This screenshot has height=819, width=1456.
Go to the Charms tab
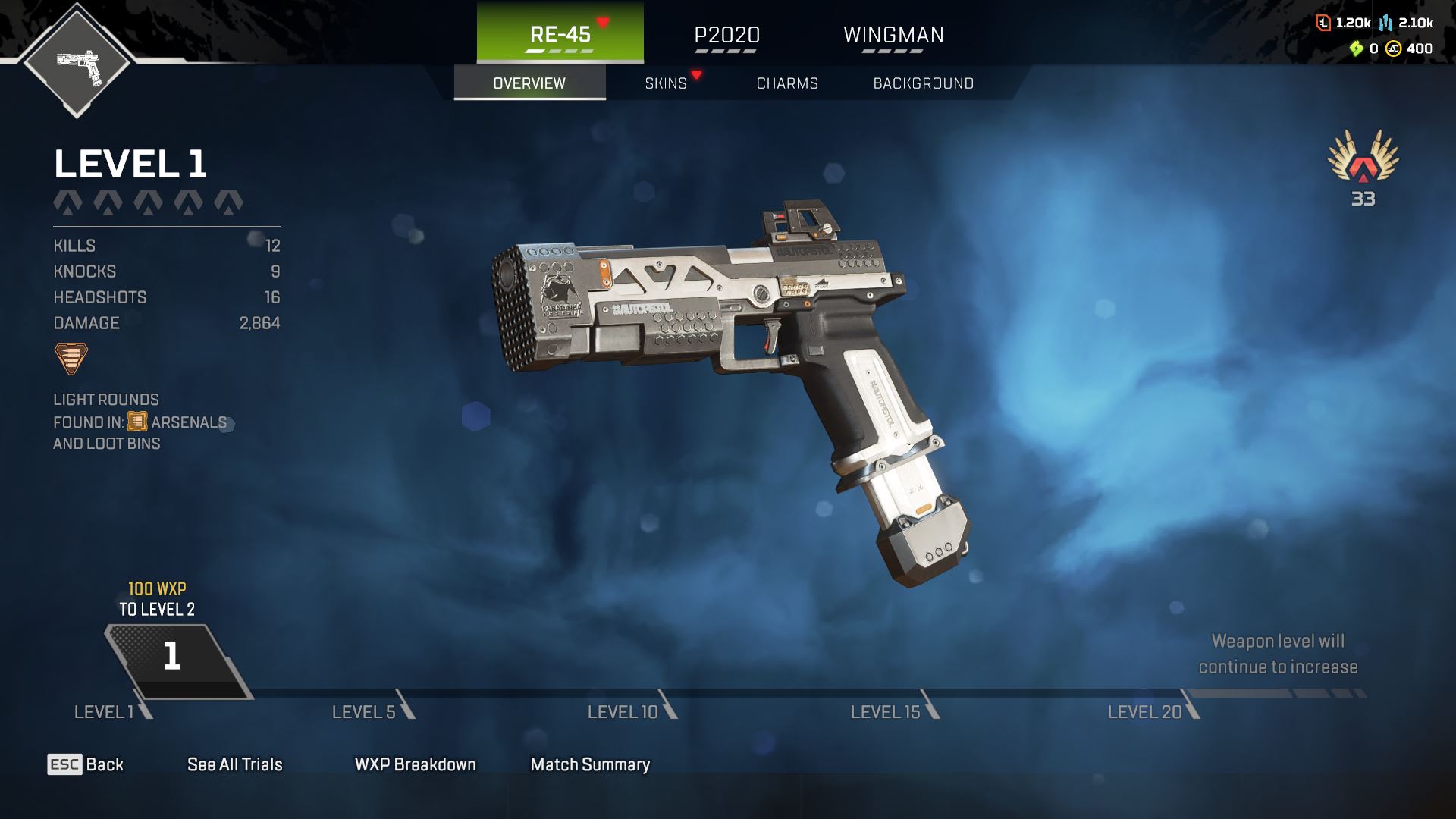coord(787,83)
